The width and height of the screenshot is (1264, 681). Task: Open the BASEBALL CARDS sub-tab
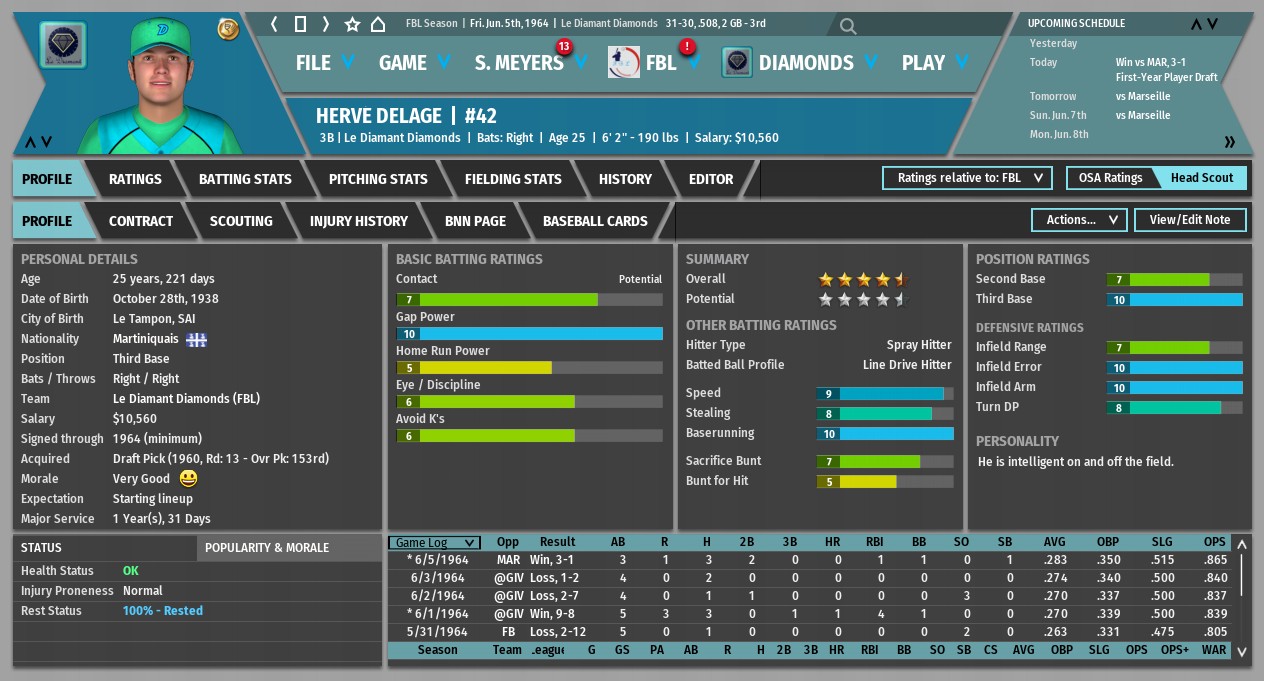click(595, 221)
